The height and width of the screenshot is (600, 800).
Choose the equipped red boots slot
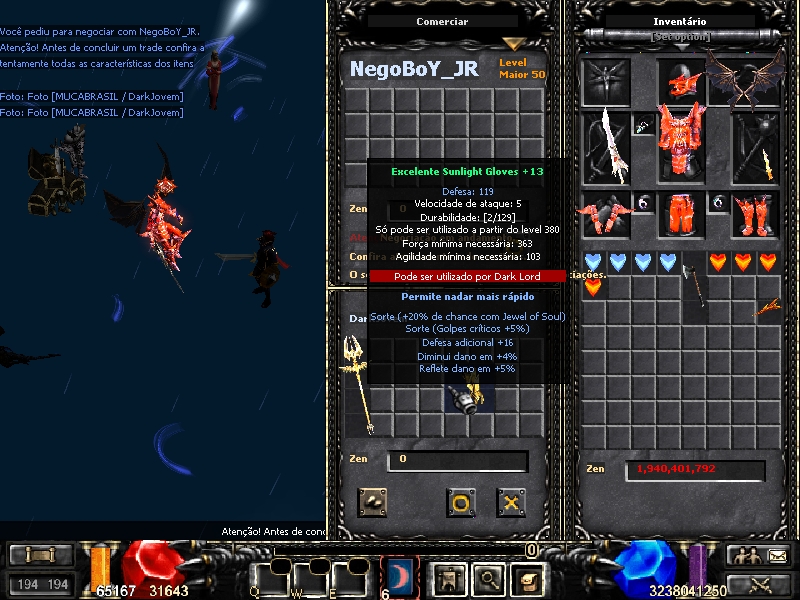point(755,215)
